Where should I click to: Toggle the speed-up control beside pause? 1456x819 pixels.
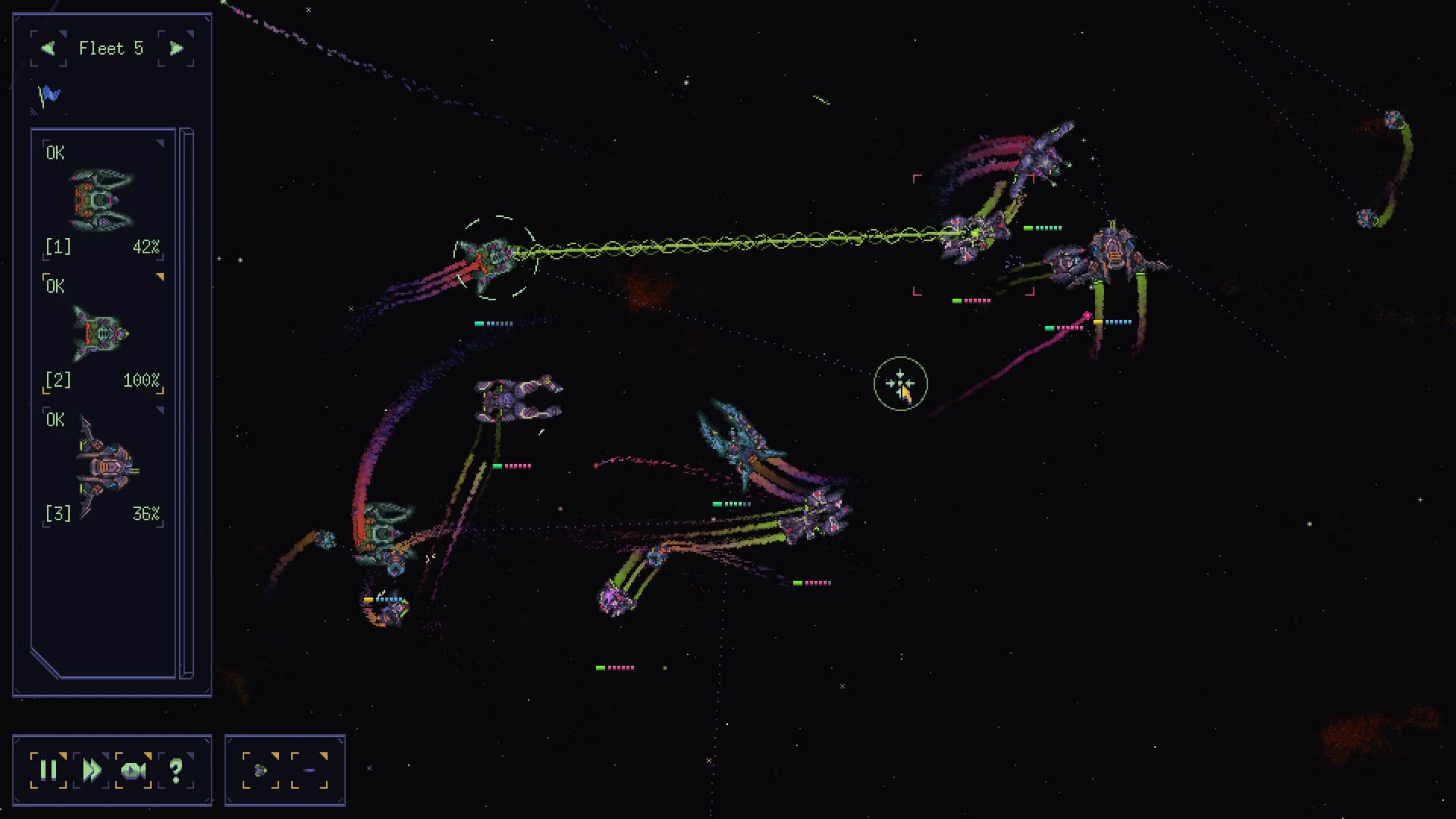93,770
